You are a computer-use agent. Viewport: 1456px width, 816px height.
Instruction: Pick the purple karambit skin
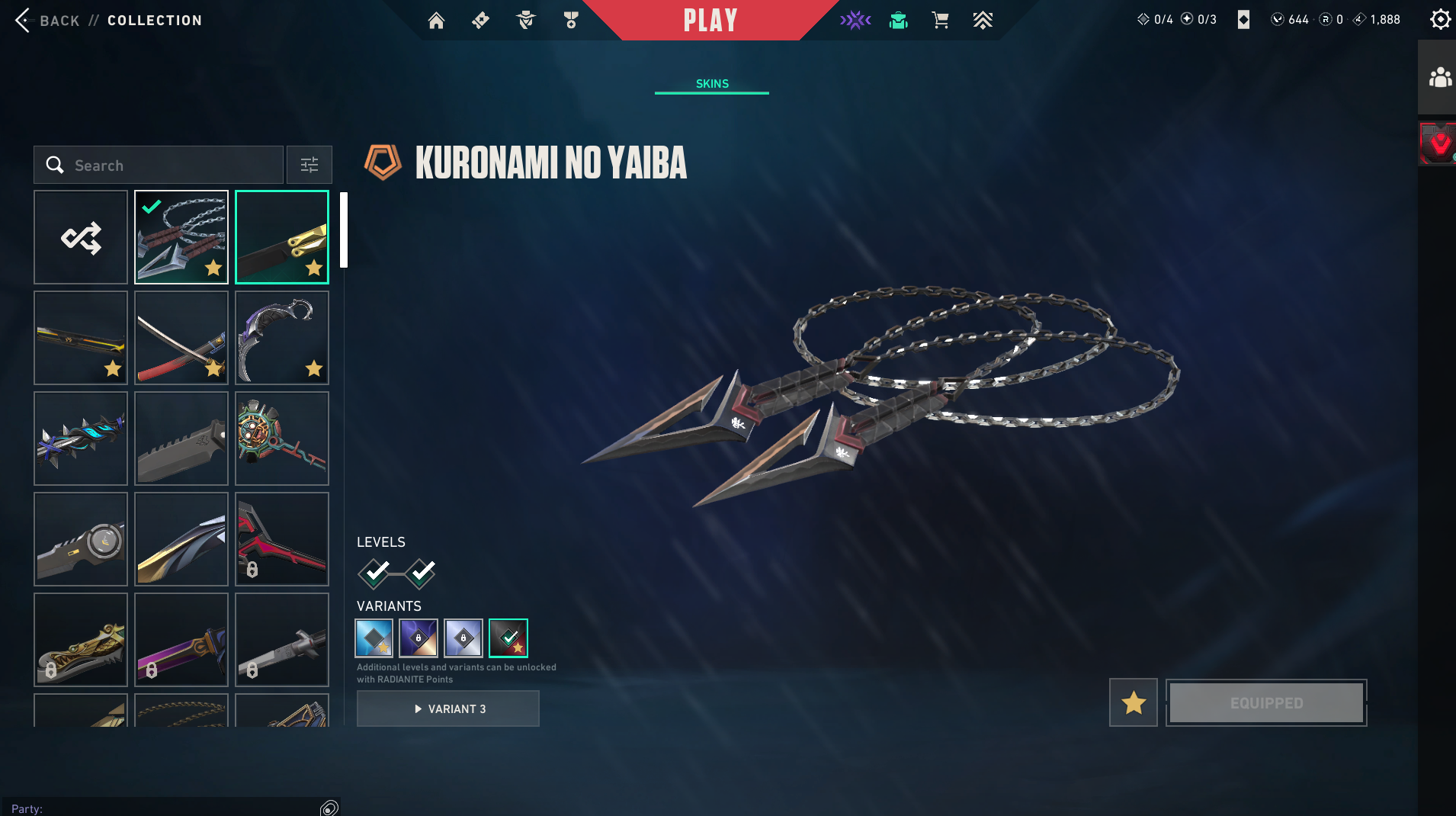pyautogui.click(x=282, y=338)
